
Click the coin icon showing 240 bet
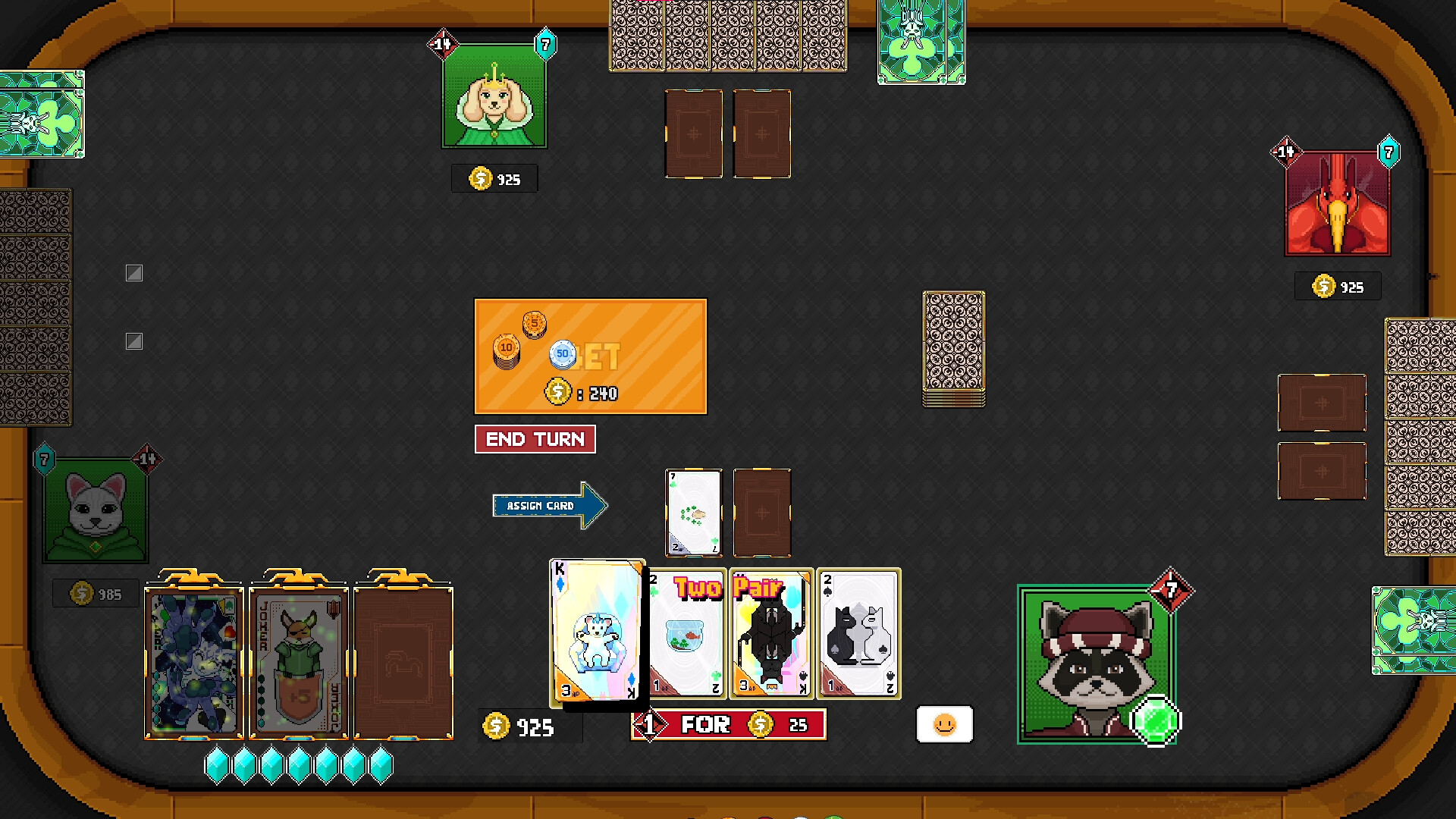[x=559, y=393]
